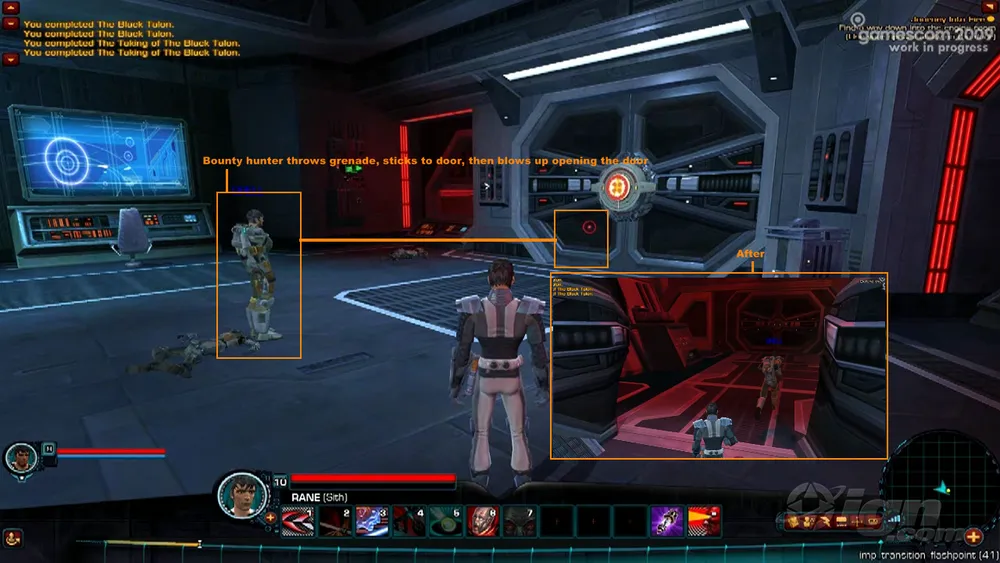Select the ability in hotbar slot 4
The height and width of the screenshot is (563, 1000).
tap(408, 521)
